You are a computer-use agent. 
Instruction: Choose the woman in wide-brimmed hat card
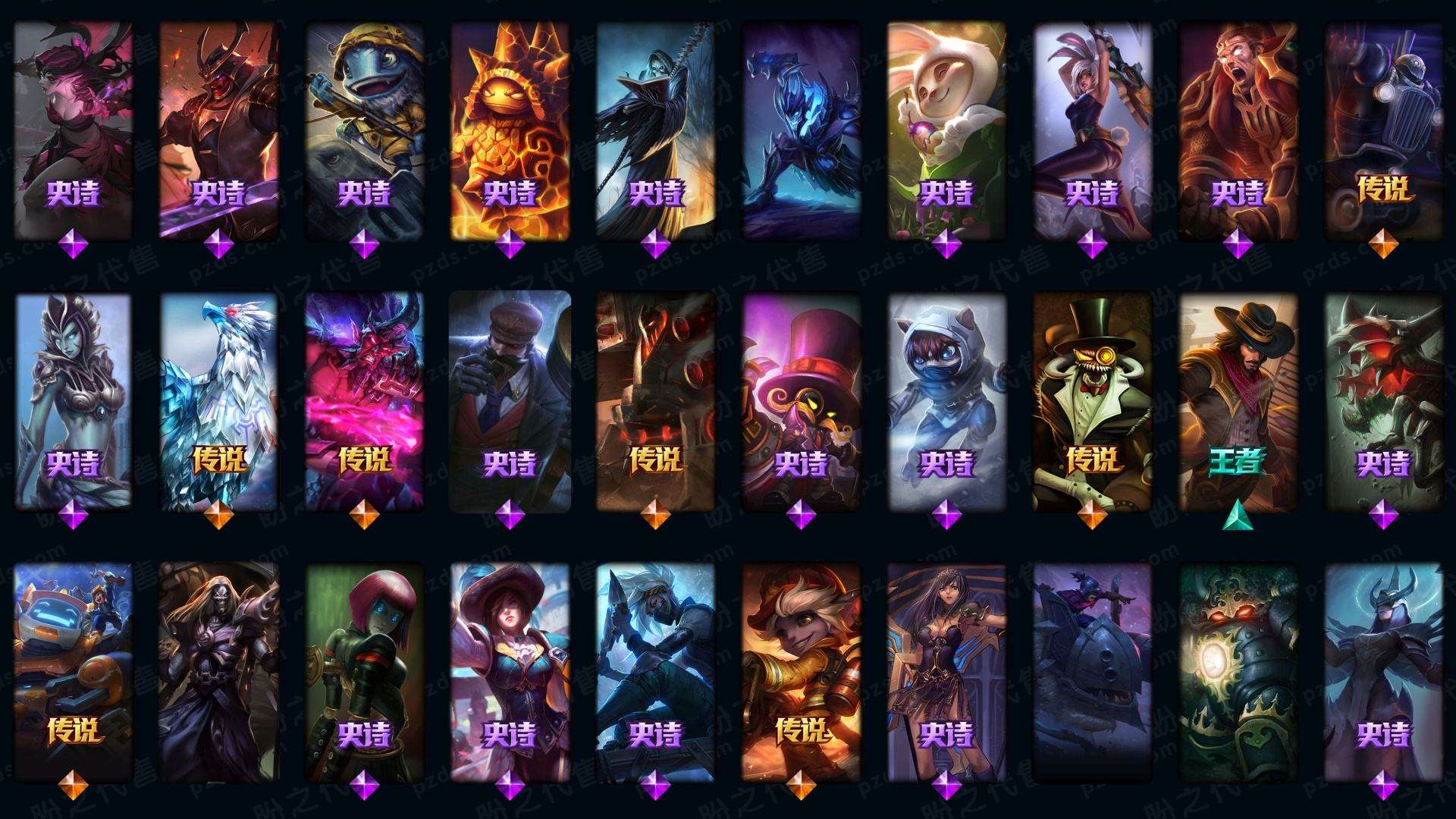510,671
